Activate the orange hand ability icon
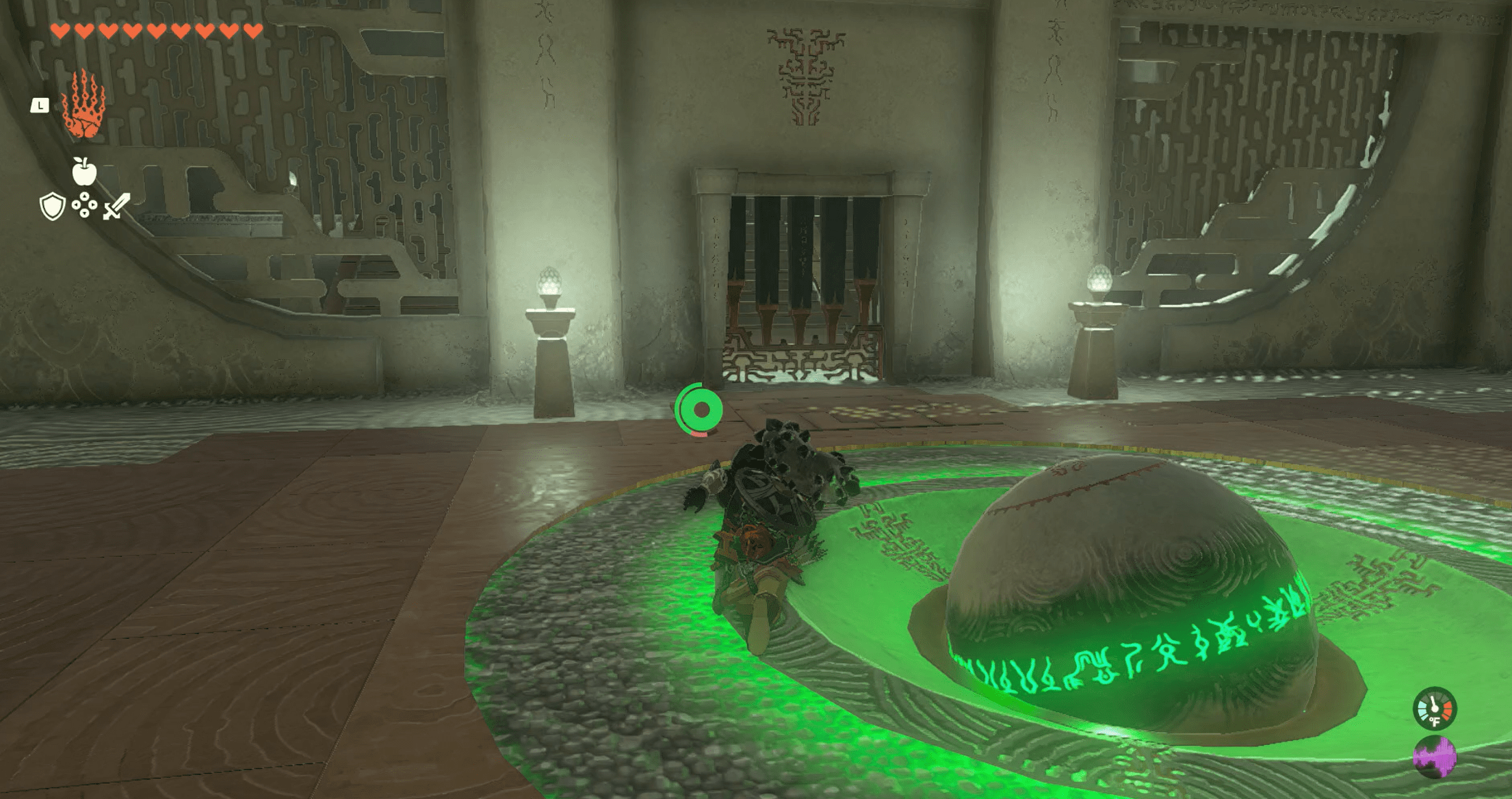 [83, 105]
